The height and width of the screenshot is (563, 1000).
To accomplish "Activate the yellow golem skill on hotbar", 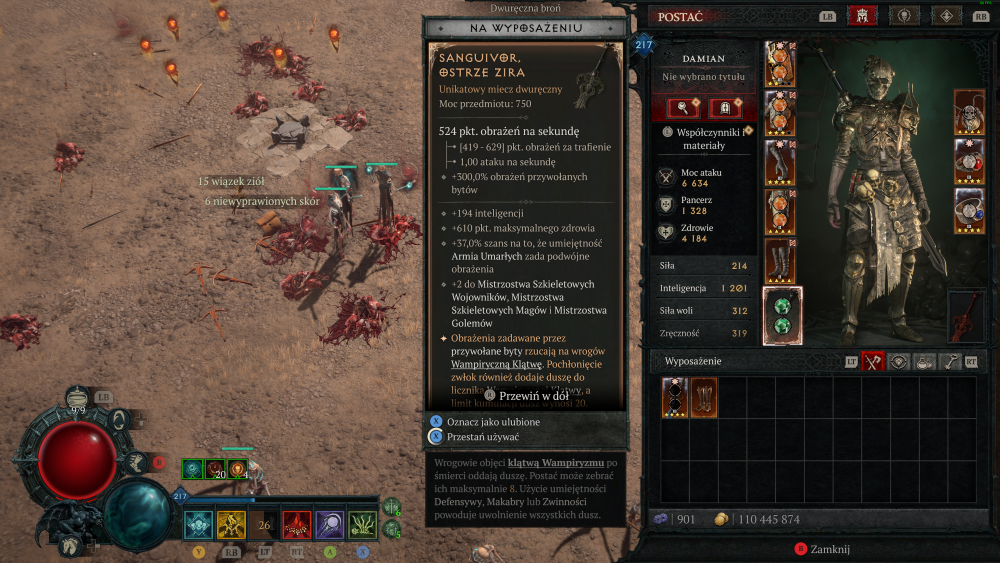I will pos(232,524).
